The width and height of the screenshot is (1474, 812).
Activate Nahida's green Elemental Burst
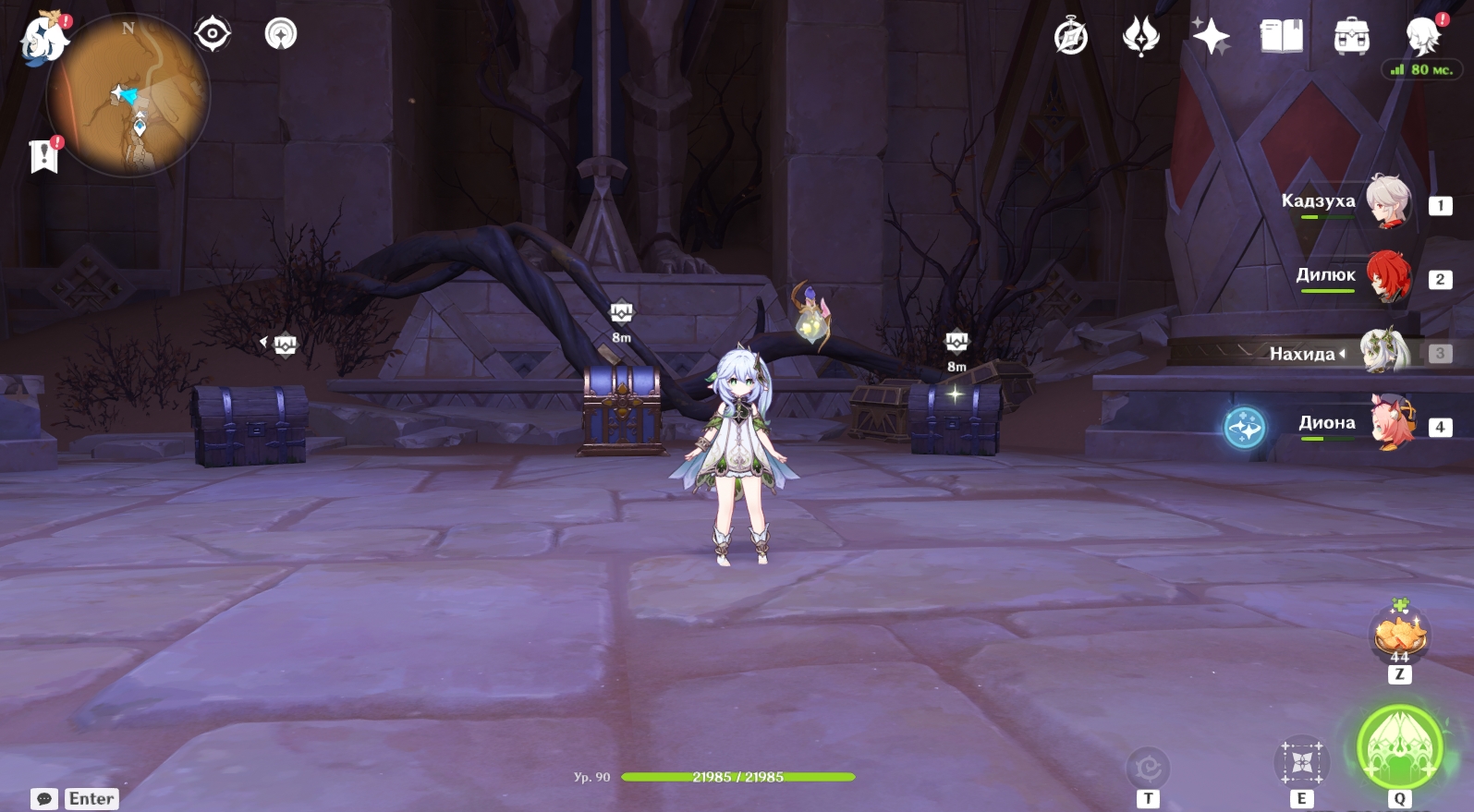point(1399,746)
